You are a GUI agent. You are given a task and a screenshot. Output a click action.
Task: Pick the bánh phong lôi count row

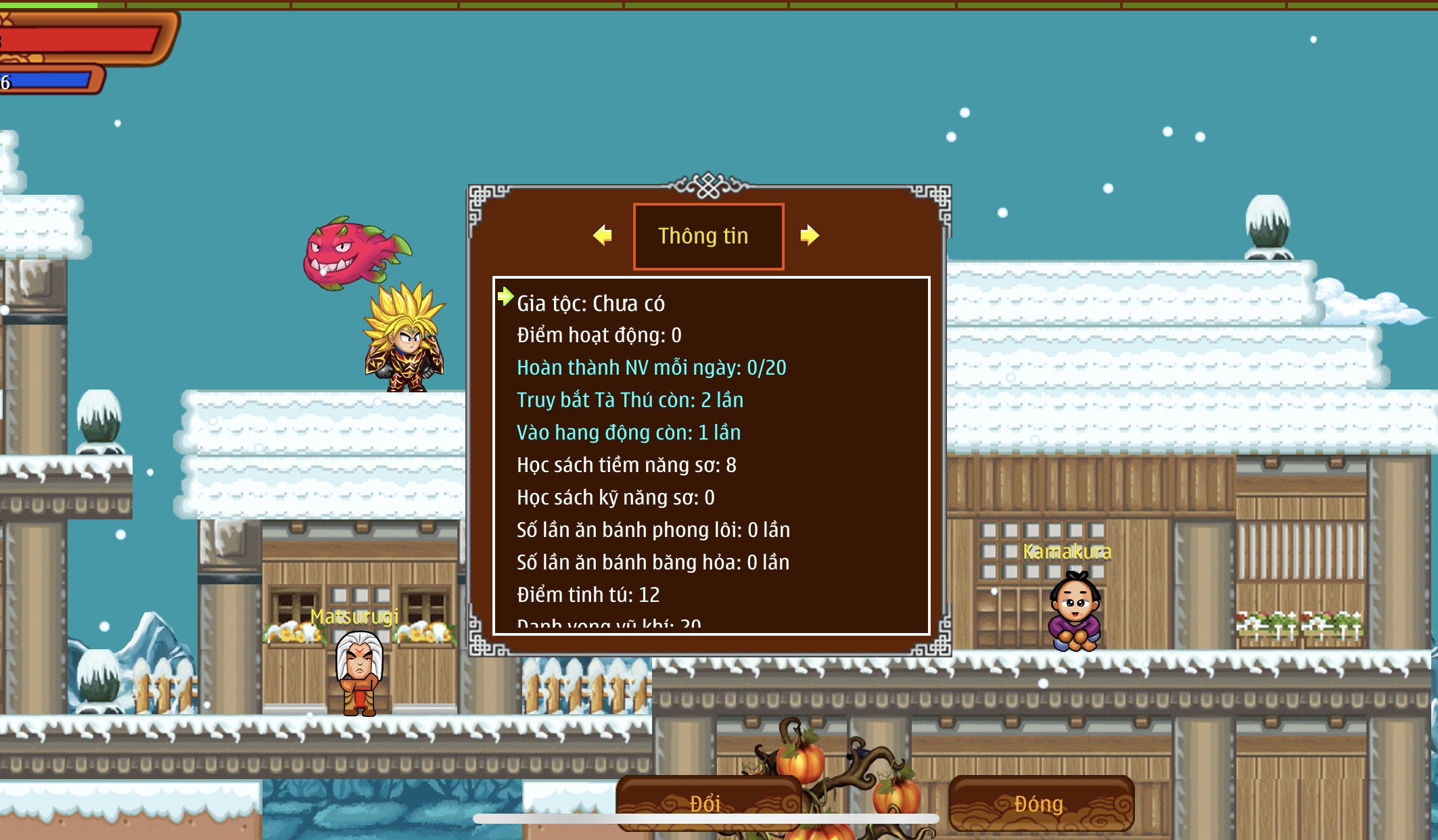653,530
